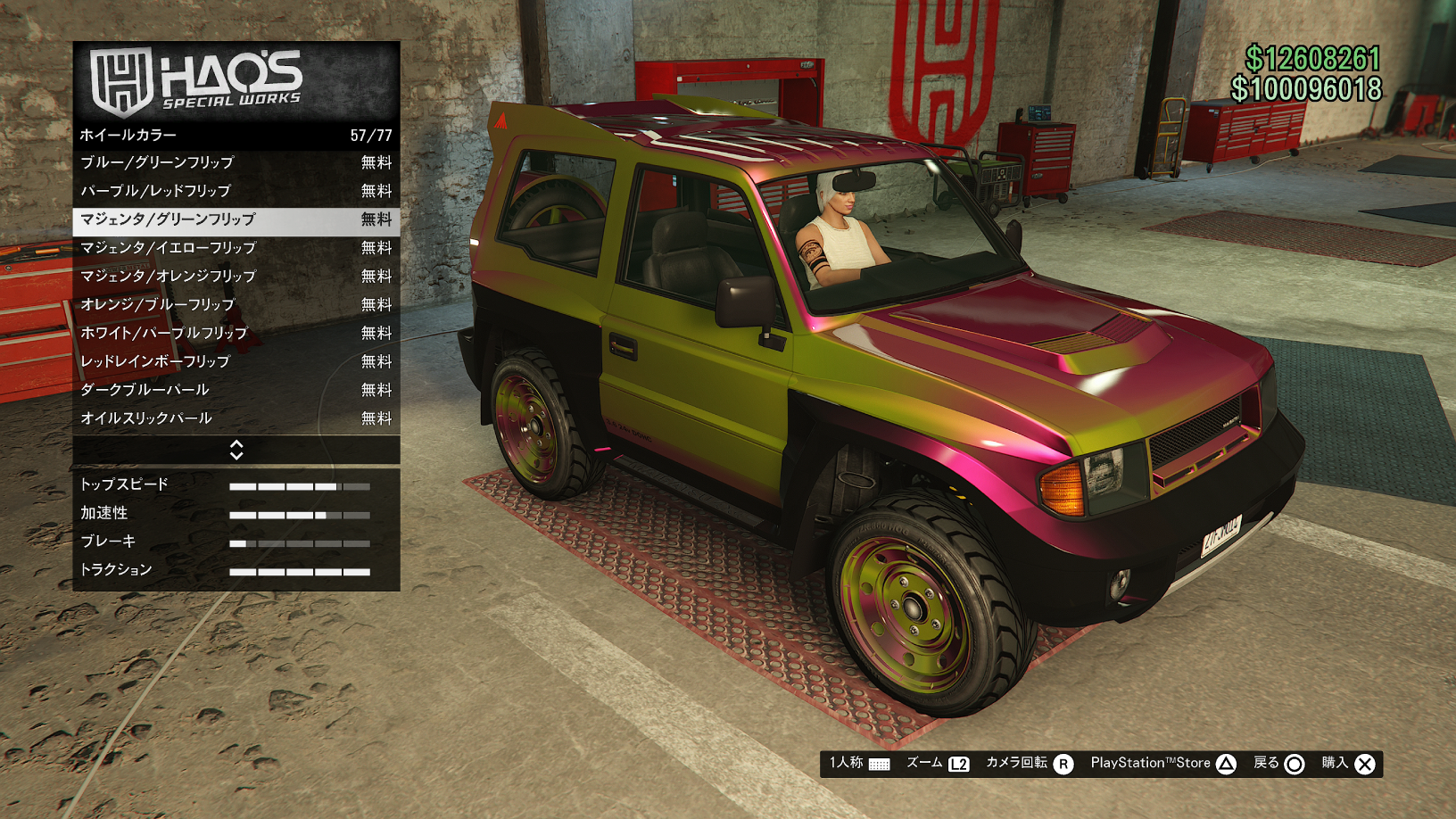Click the list scroll arrows indicator

click(236, 450)
